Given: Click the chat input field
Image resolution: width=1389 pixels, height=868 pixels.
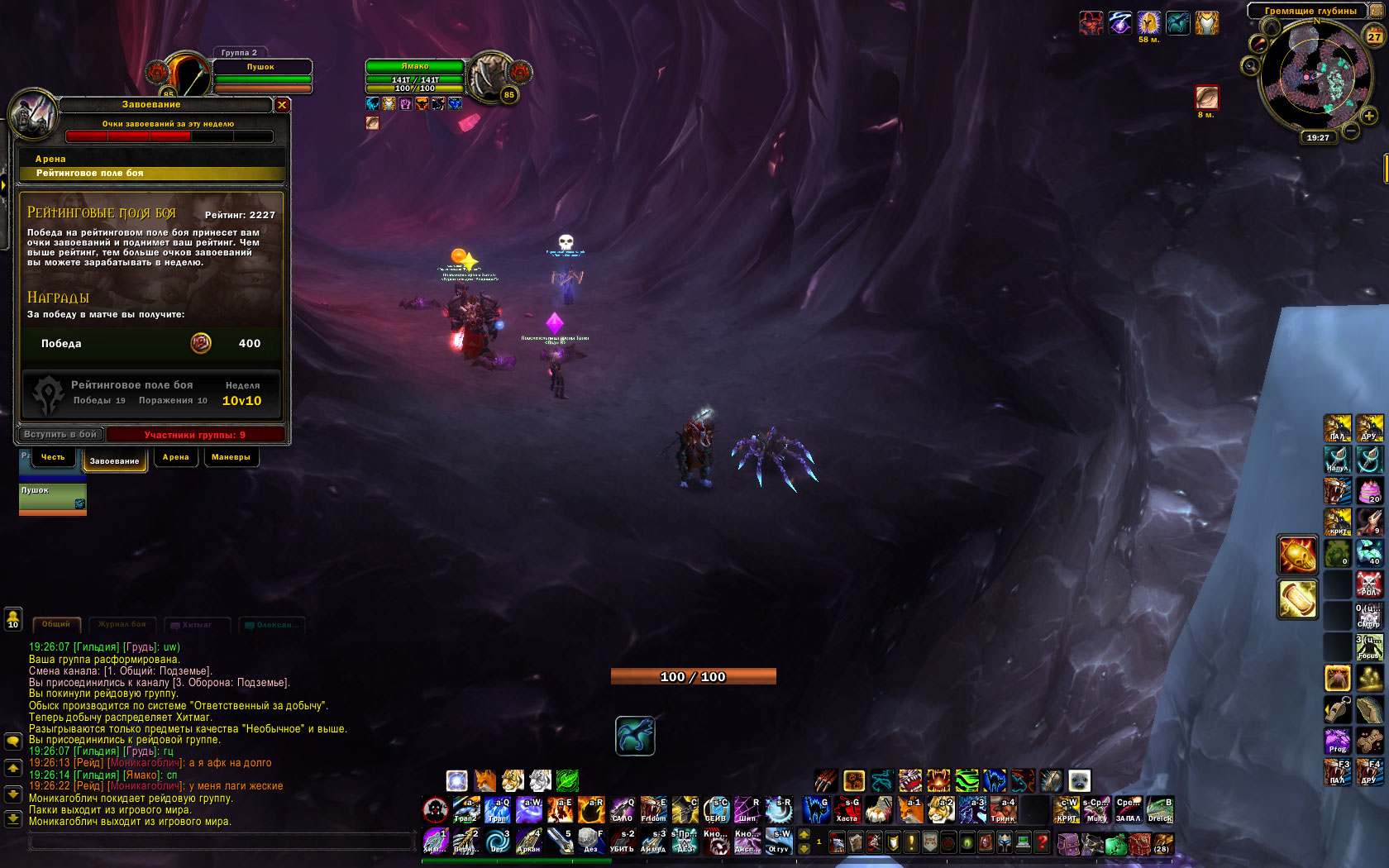Looking at the screenshot, I should [222, 842].
